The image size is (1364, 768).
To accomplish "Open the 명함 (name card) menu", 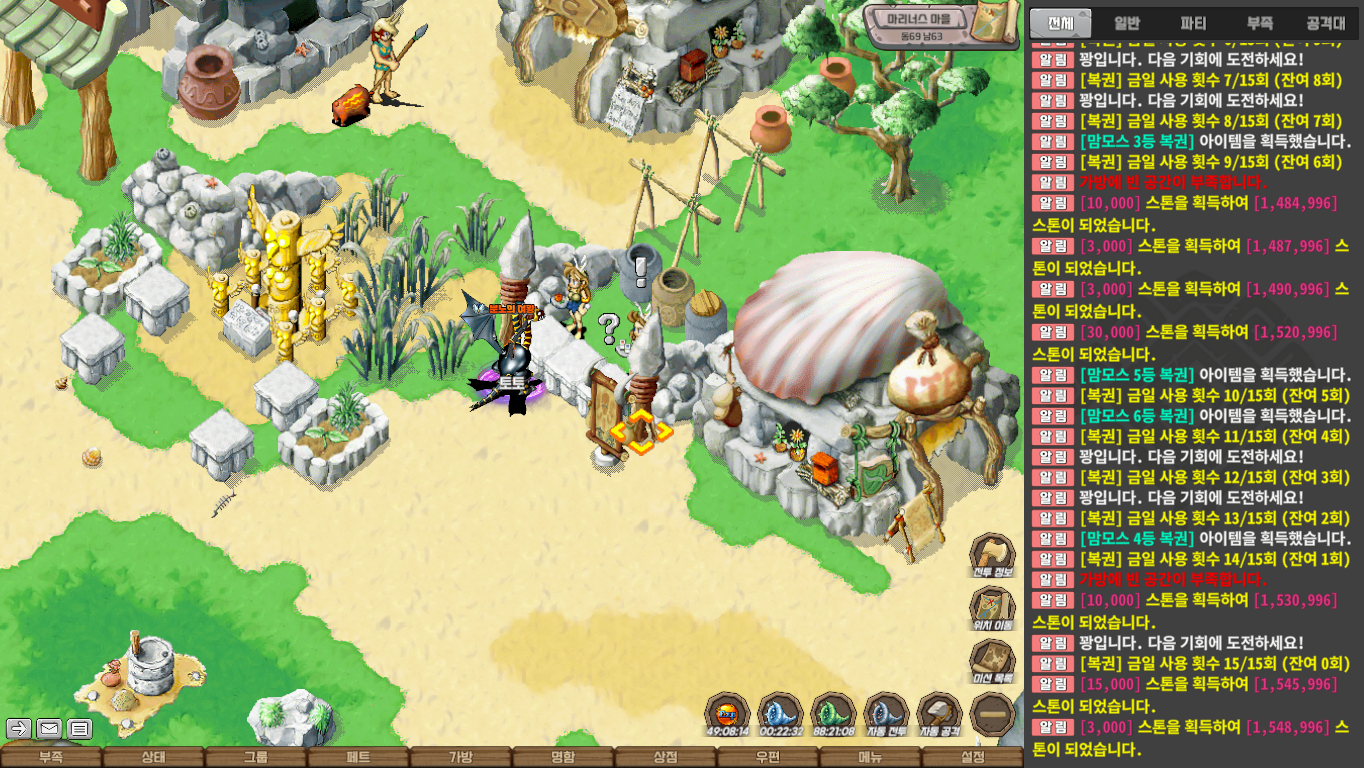I will pos(563,758).
